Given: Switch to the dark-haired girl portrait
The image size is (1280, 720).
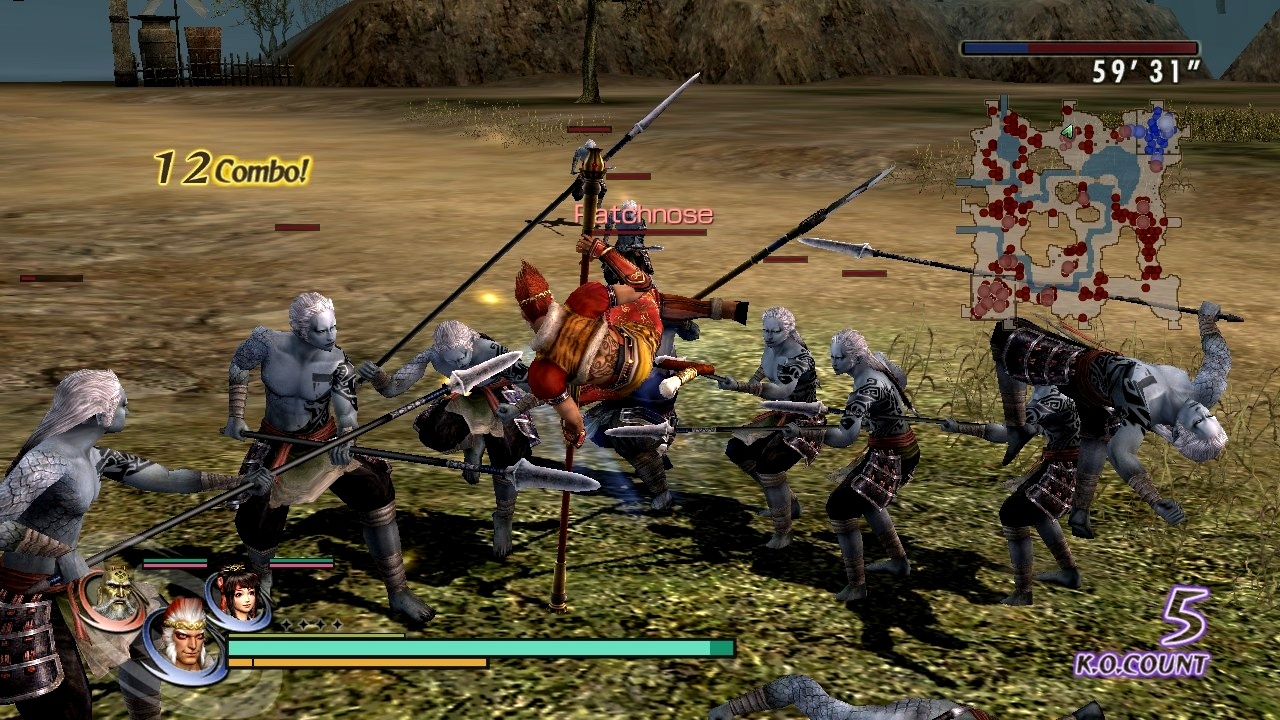Looking at the screenshot, I should point(237,596).
